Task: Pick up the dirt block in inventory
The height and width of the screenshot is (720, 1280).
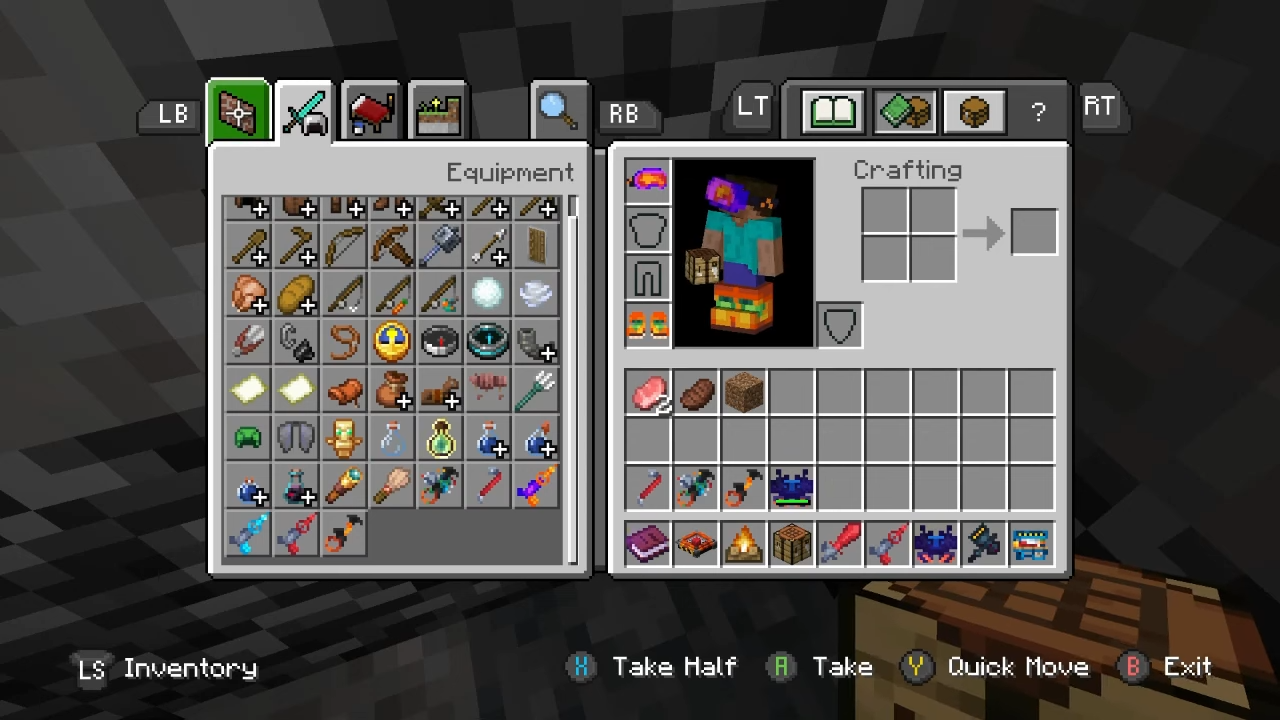Action: tap(744, 393)
